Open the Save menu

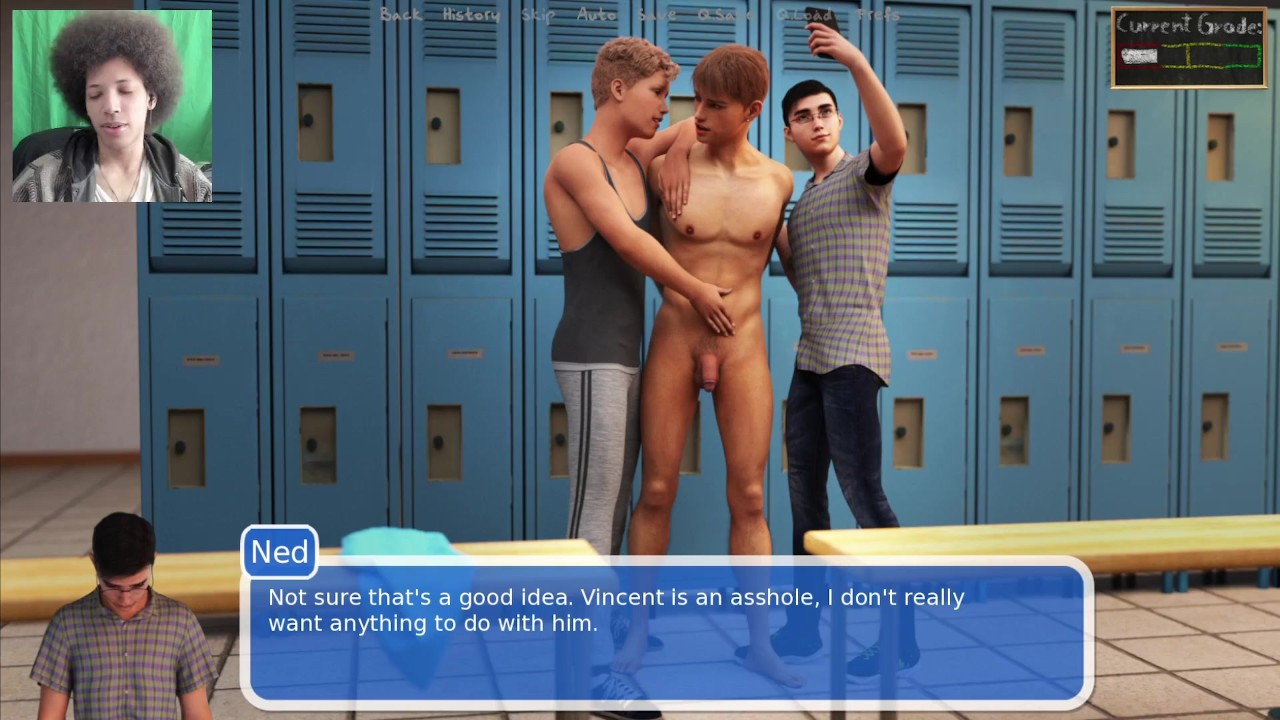click(x=657, y=15)
